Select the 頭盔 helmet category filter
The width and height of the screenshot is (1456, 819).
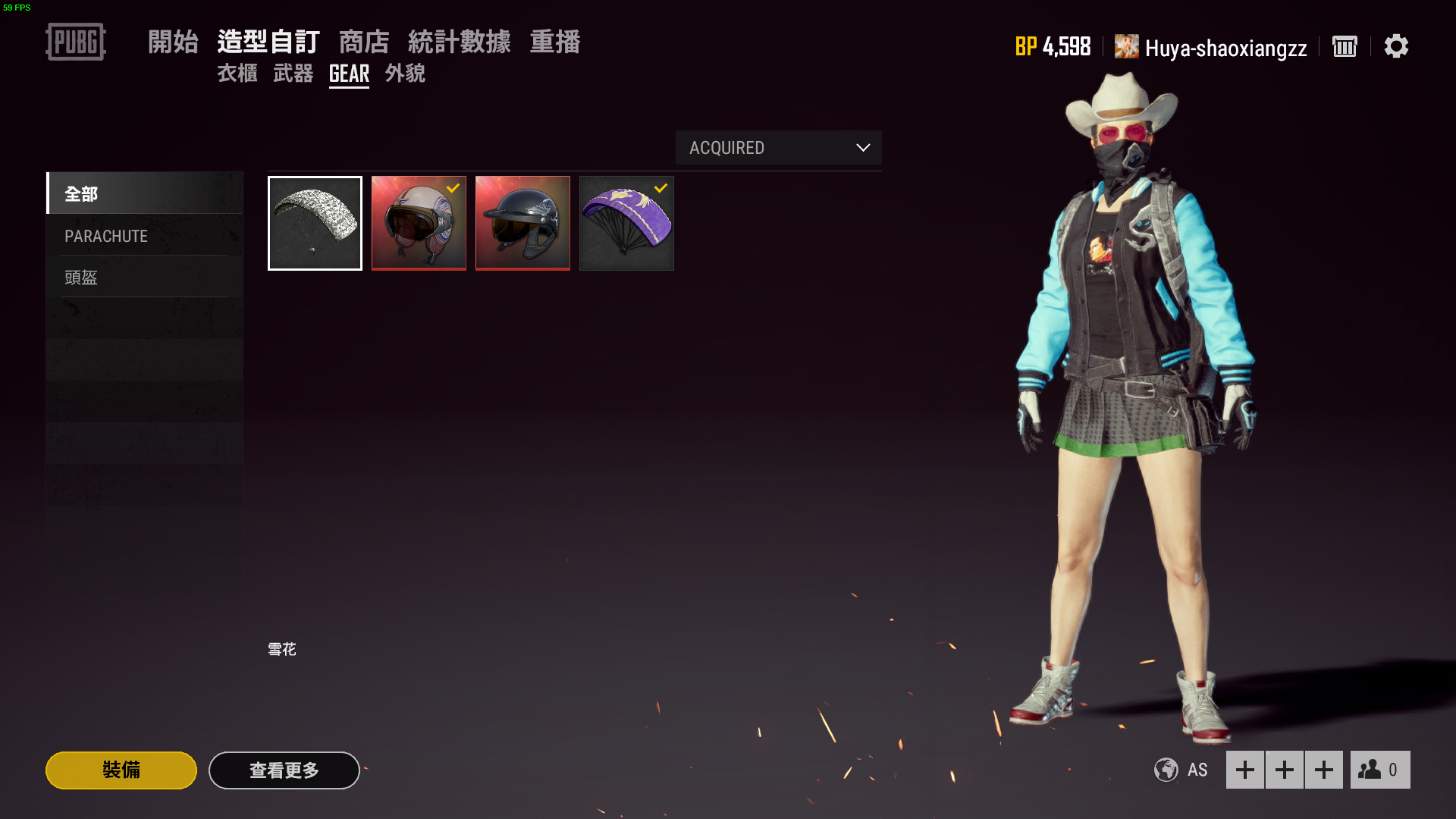[81, 278]
